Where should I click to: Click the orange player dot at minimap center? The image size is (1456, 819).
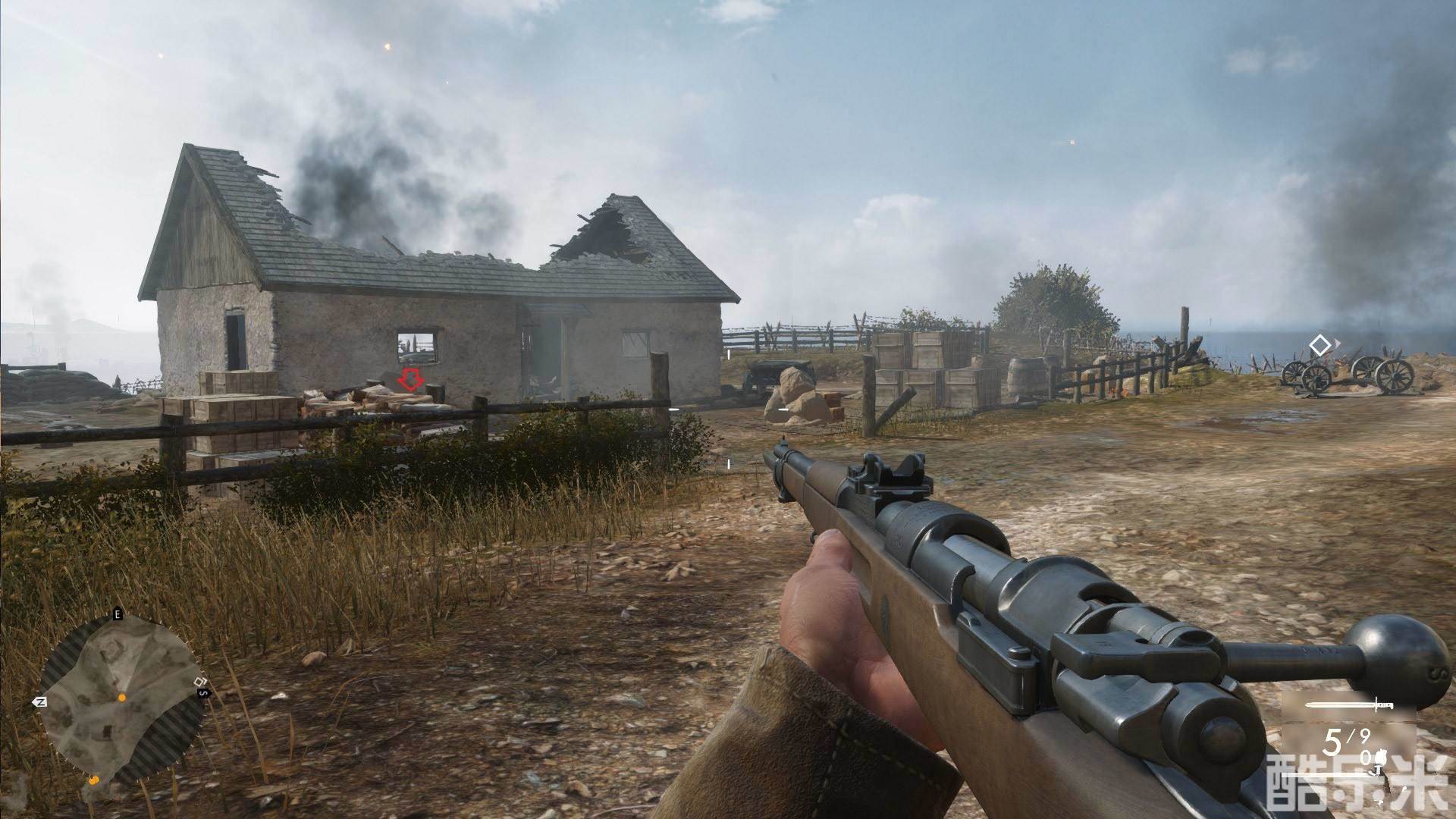point(121,696)
